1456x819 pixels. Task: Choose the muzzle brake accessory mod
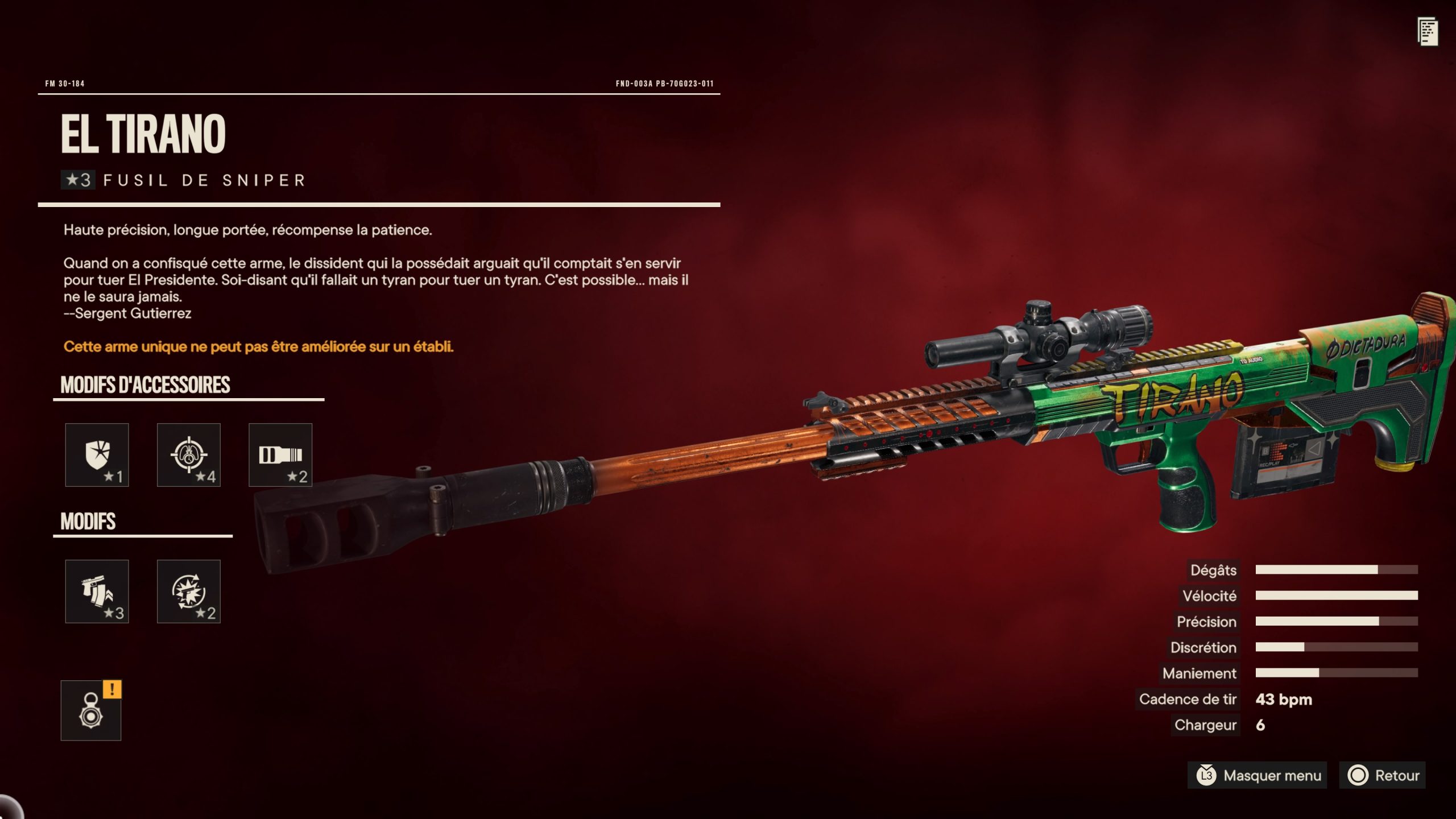[280, 454]
